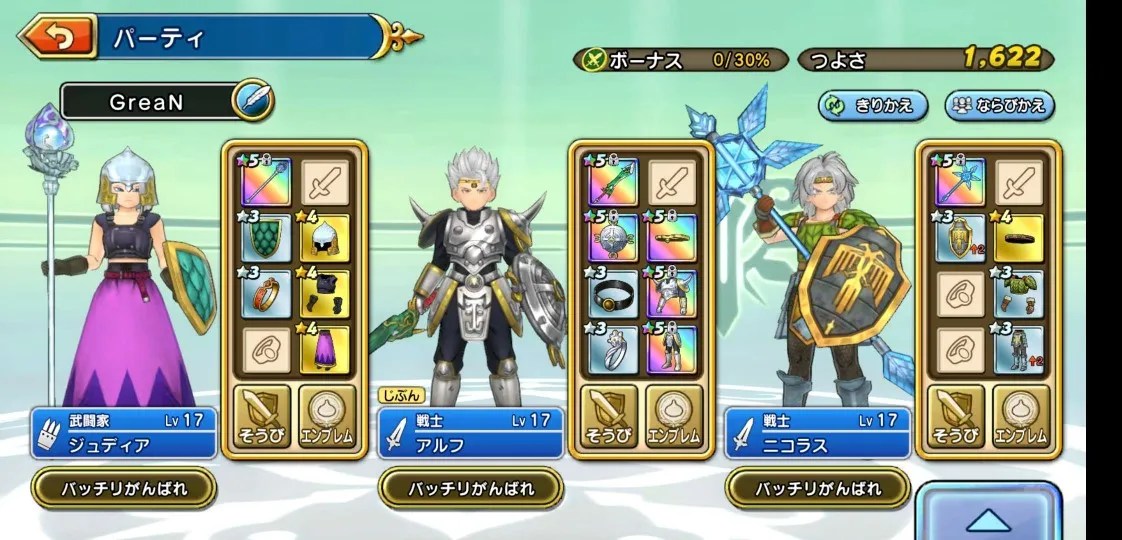
Task: Open the ならびかえ reorder button
Action: point(1000,105)
